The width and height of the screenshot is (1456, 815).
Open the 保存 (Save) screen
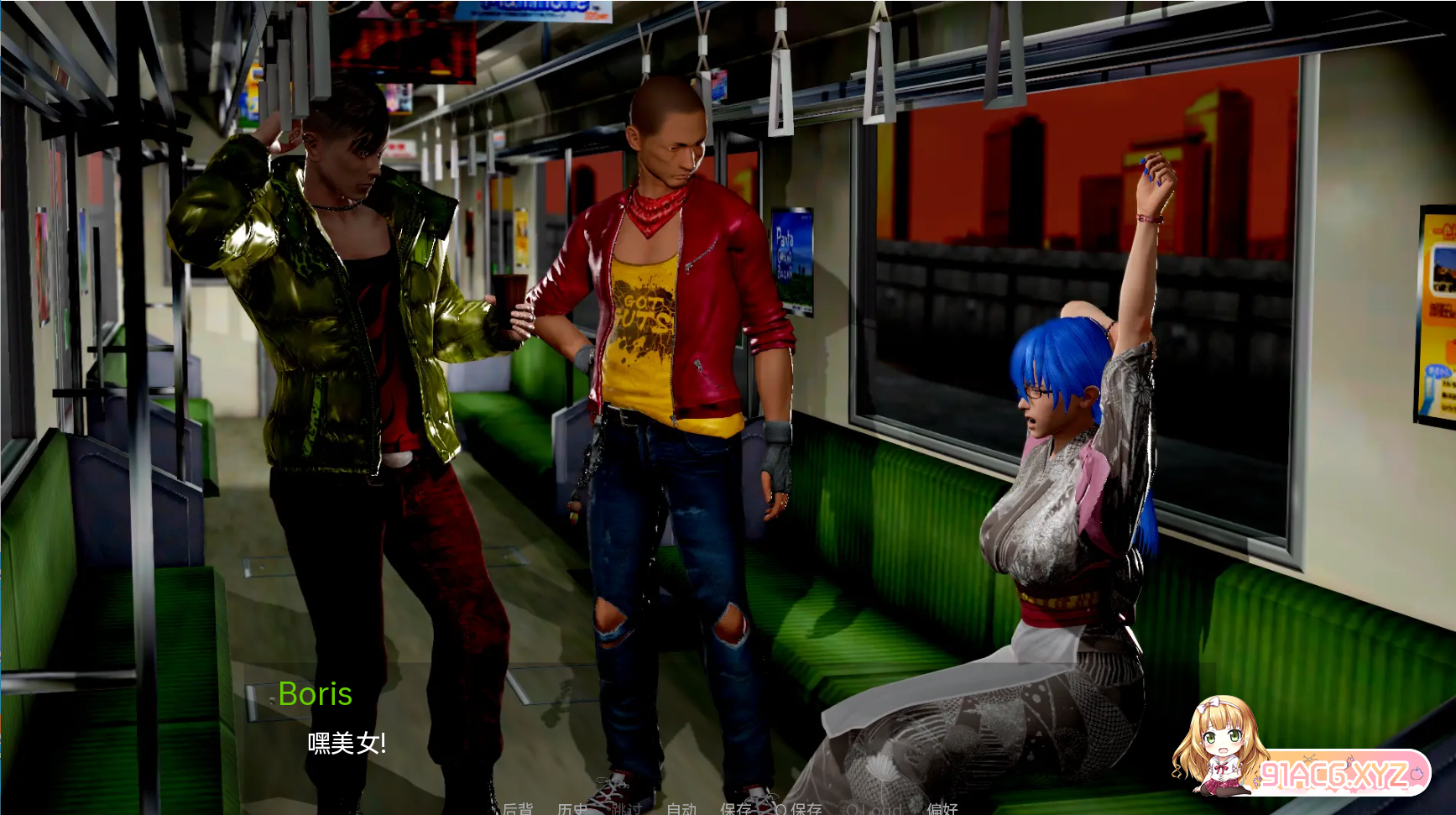click(x=735, y=808)
